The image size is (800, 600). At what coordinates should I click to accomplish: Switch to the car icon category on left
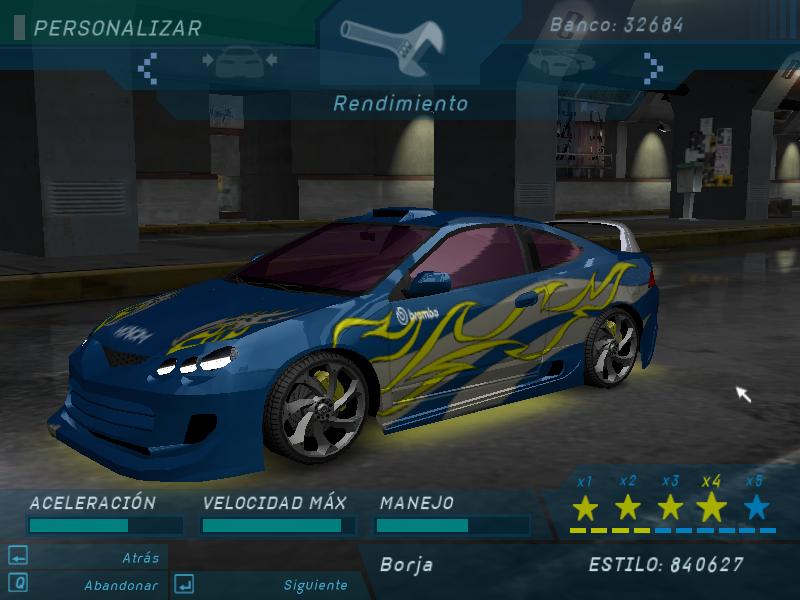240,62
